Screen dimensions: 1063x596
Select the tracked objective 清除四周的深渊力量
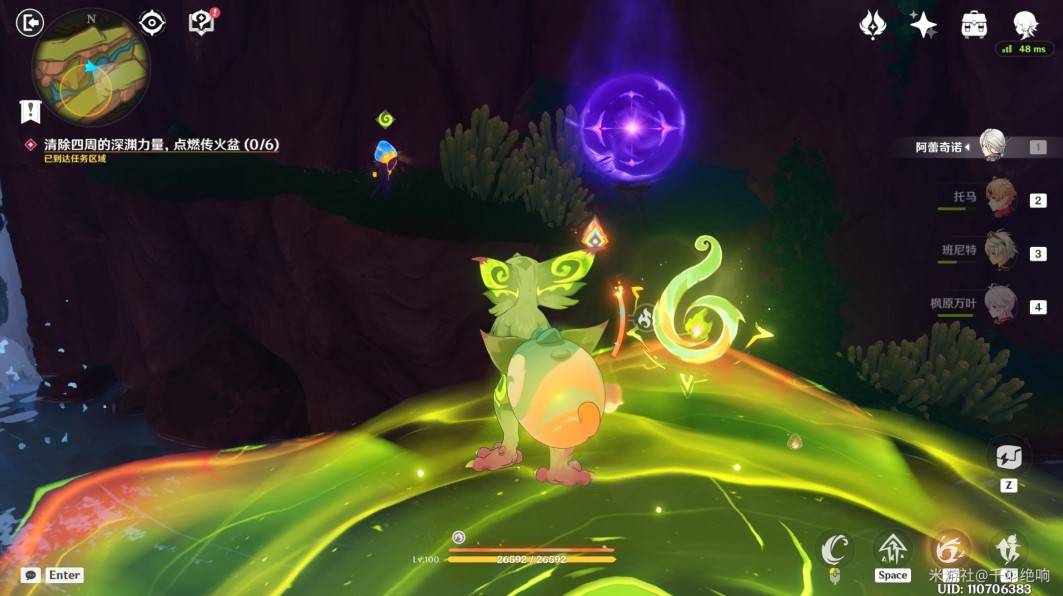(160, 145)
